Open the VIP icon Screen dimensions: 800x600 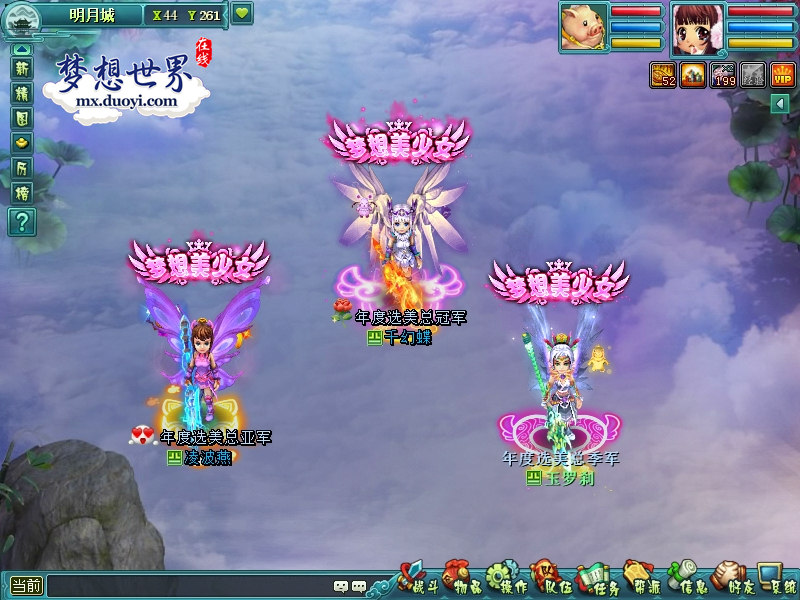point(782,75)
